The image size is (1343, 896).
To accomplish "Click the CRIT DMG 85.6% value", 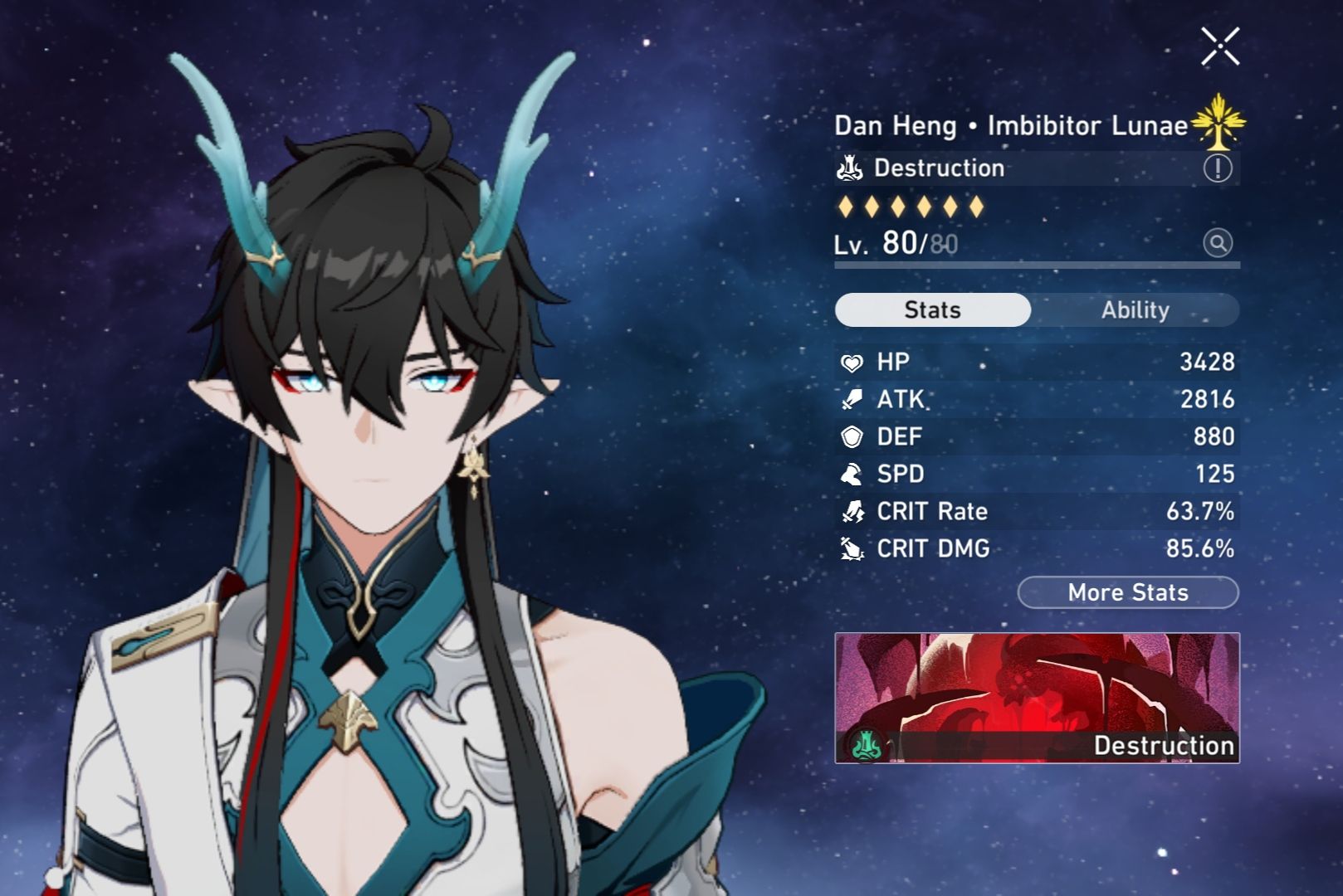I will point(1201,548).
